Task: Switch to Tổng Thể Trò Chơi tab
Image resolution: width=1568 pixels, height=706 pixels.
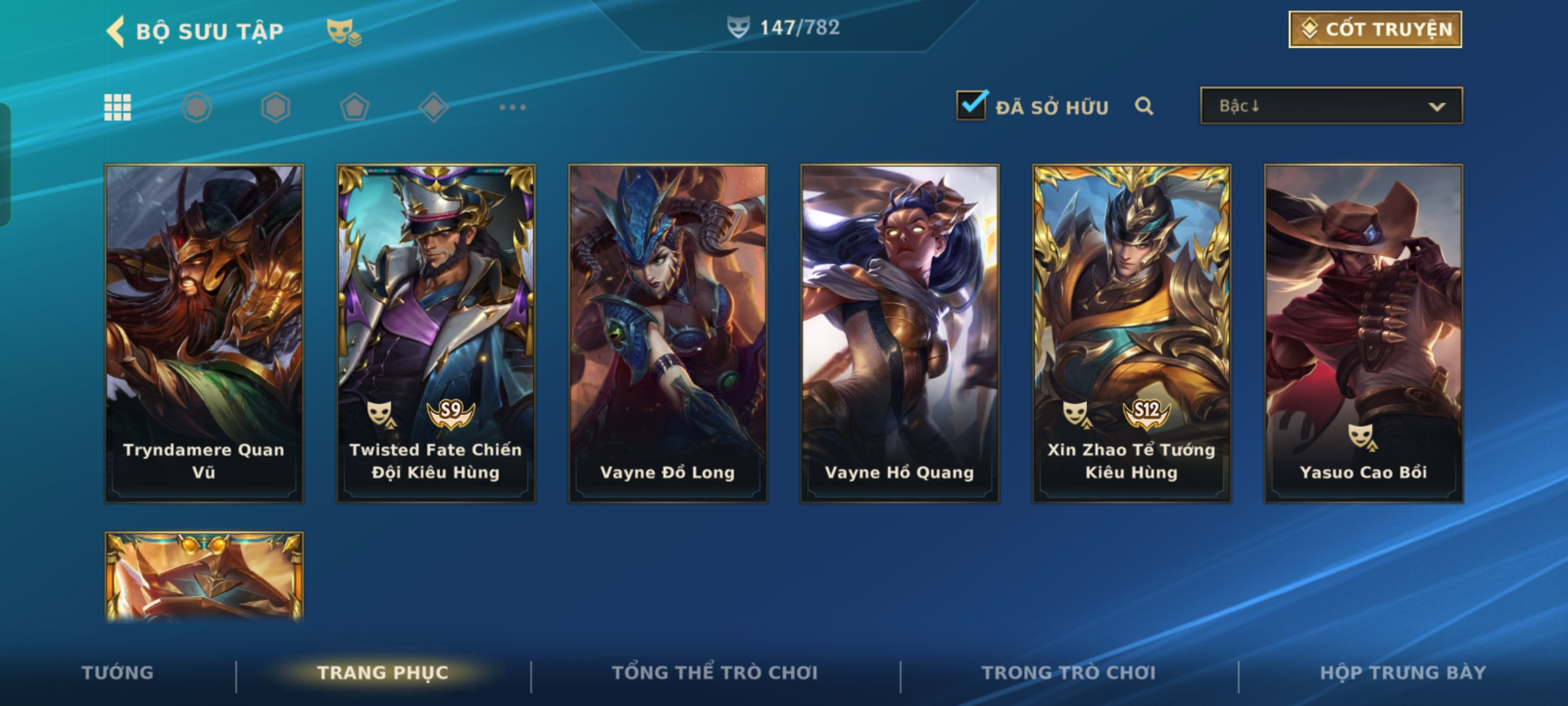Action: pyautogui.click(x=715, y=673)
